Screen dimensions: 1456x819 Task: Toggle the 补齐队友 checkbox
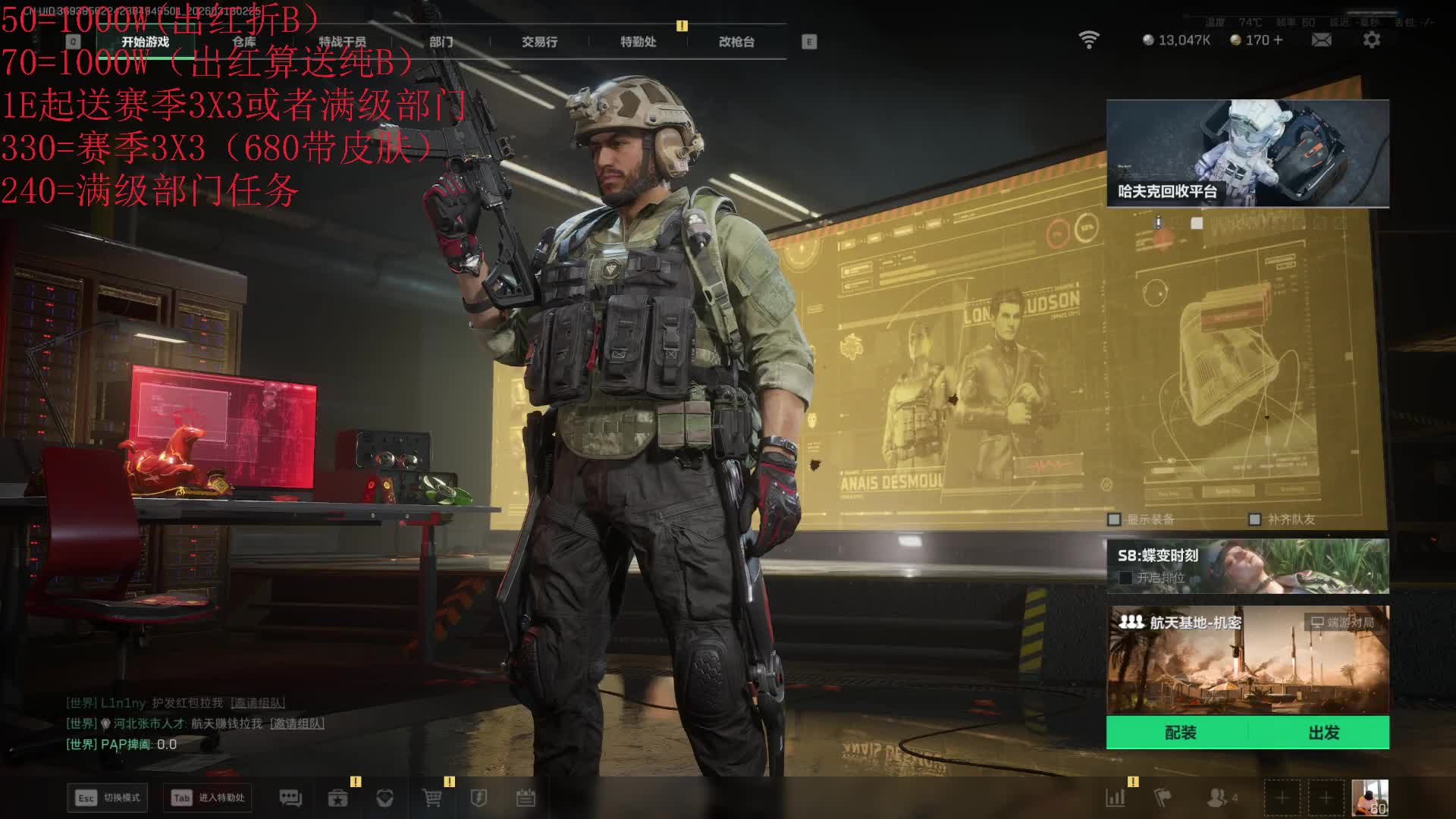1255,519
